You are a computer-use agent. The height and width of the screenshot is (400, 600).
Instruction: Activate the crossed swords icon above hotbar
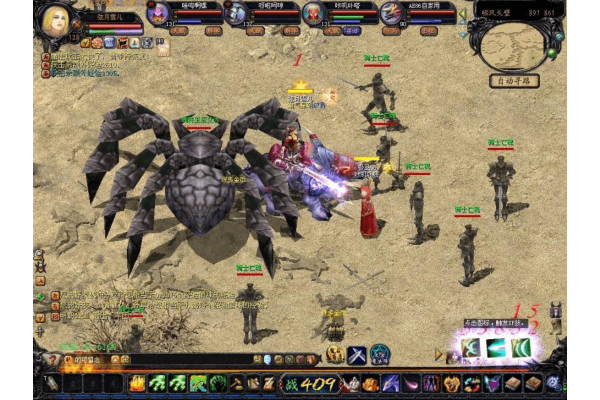tap(357, 354)
